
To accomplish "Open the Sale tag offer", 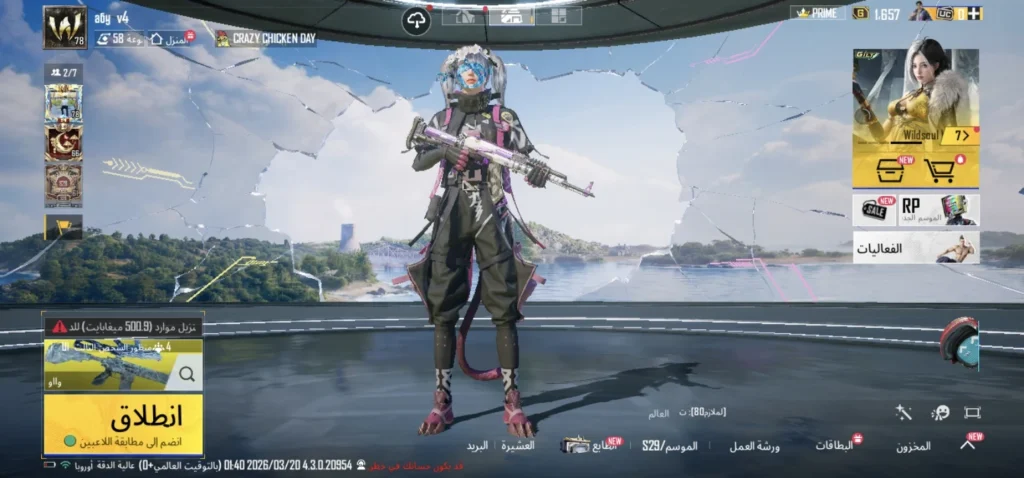I will (874, 209).
